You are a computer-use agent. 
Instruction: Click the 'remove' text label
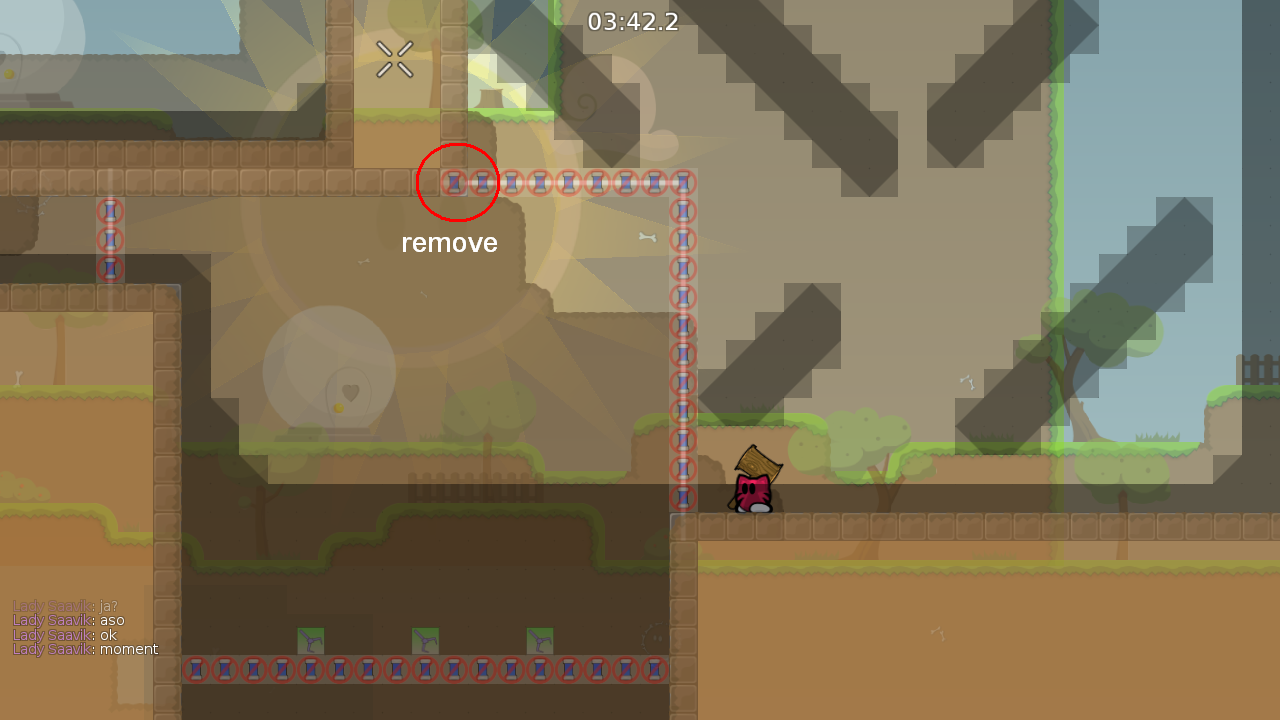point(449,242)
